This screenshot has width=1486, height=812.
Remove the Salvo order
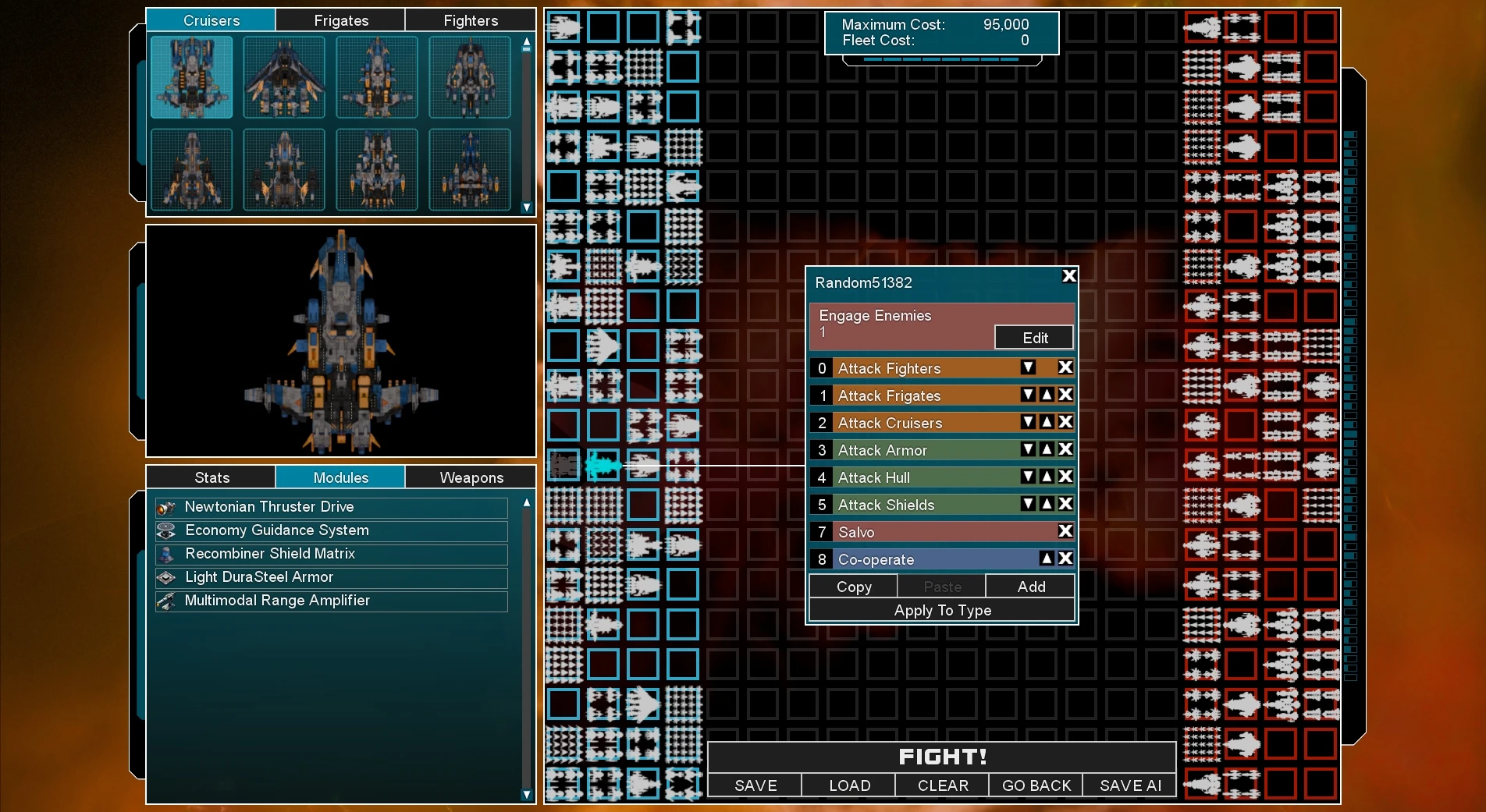coord(1065,531)
